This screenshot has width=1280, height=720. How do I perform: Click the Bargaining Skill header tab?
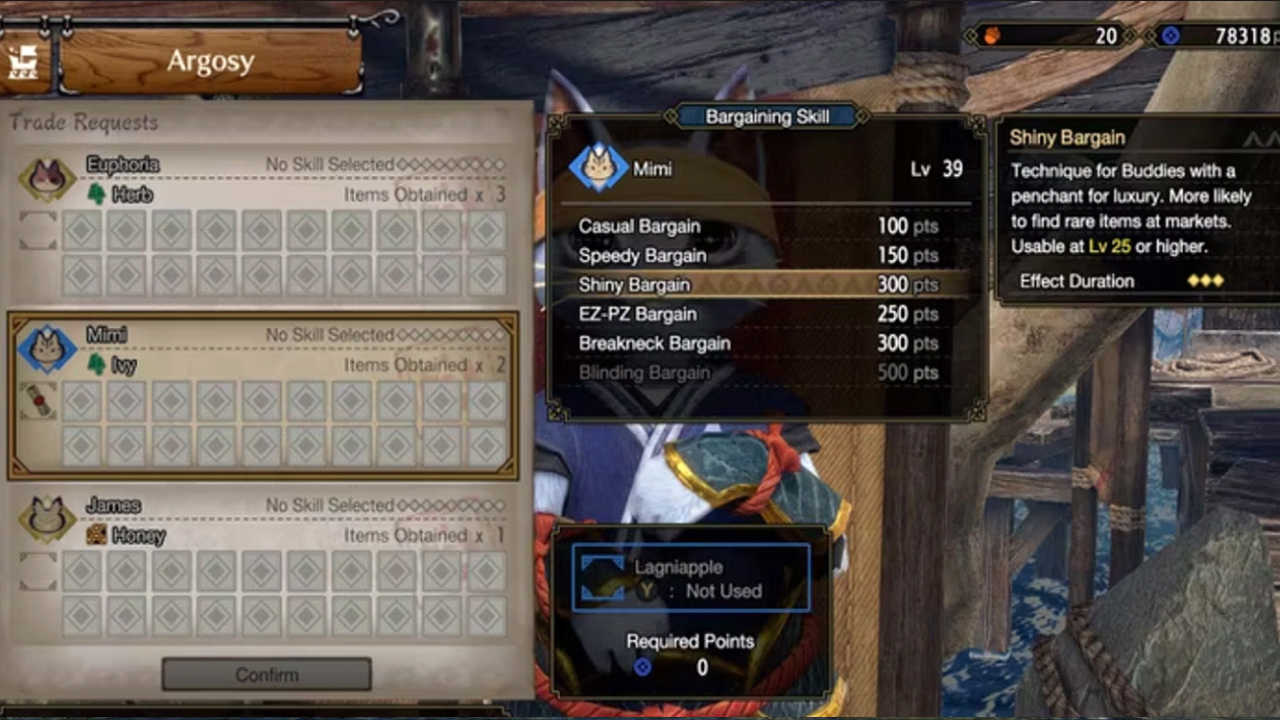pos(767,116)
